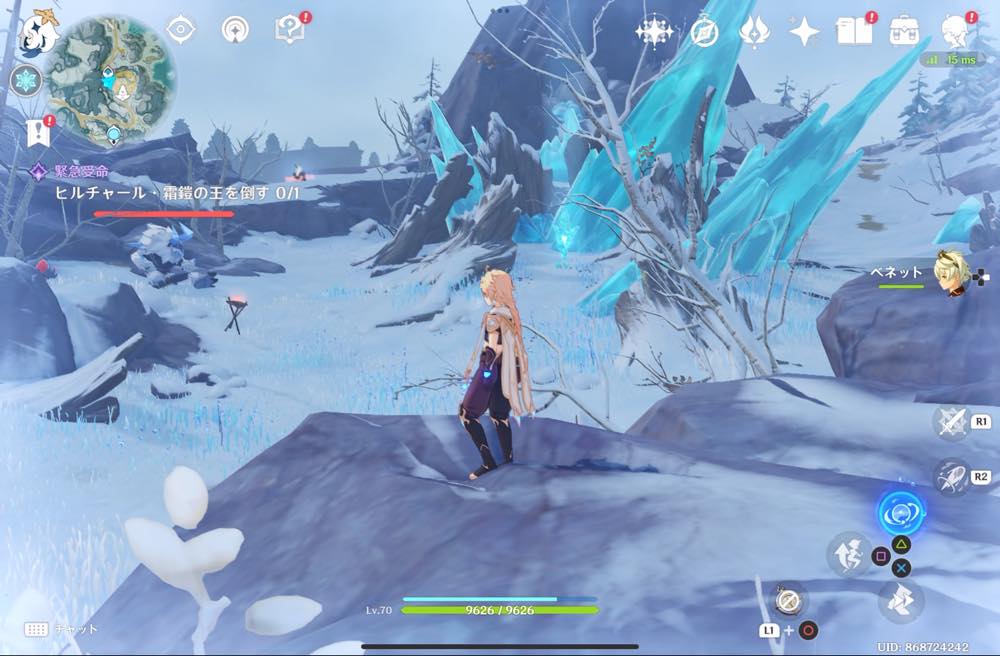Open the Paimon main menu
Image resolution: width=1000 pixels, height=656 pixels.
(x=40, y=30)
